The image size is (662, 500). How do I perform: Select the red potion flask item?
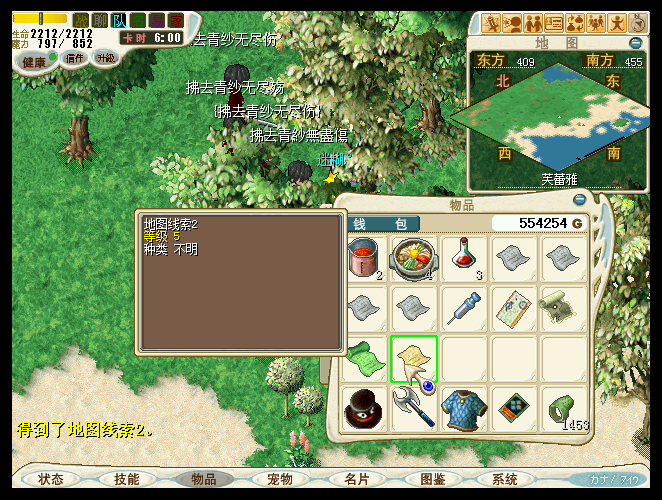pyautogui.click(x=462, y=258)
